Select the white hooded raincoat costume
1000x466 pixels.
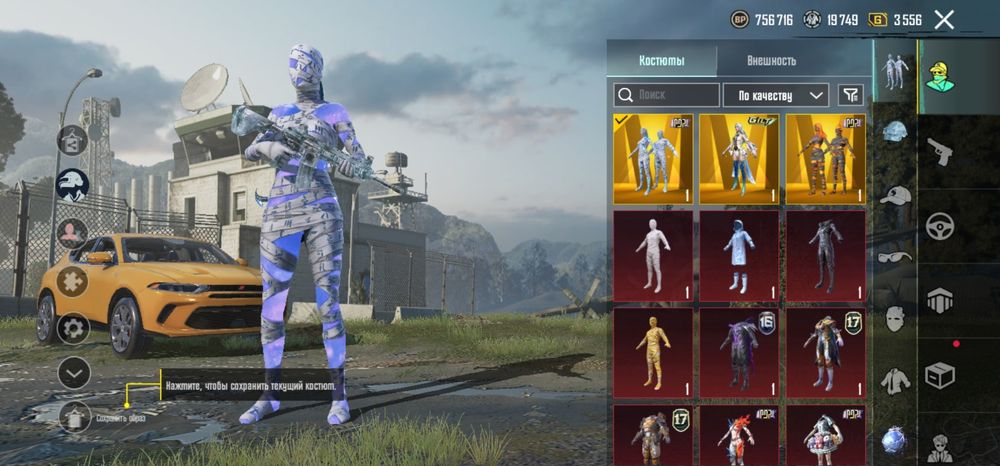739,255
